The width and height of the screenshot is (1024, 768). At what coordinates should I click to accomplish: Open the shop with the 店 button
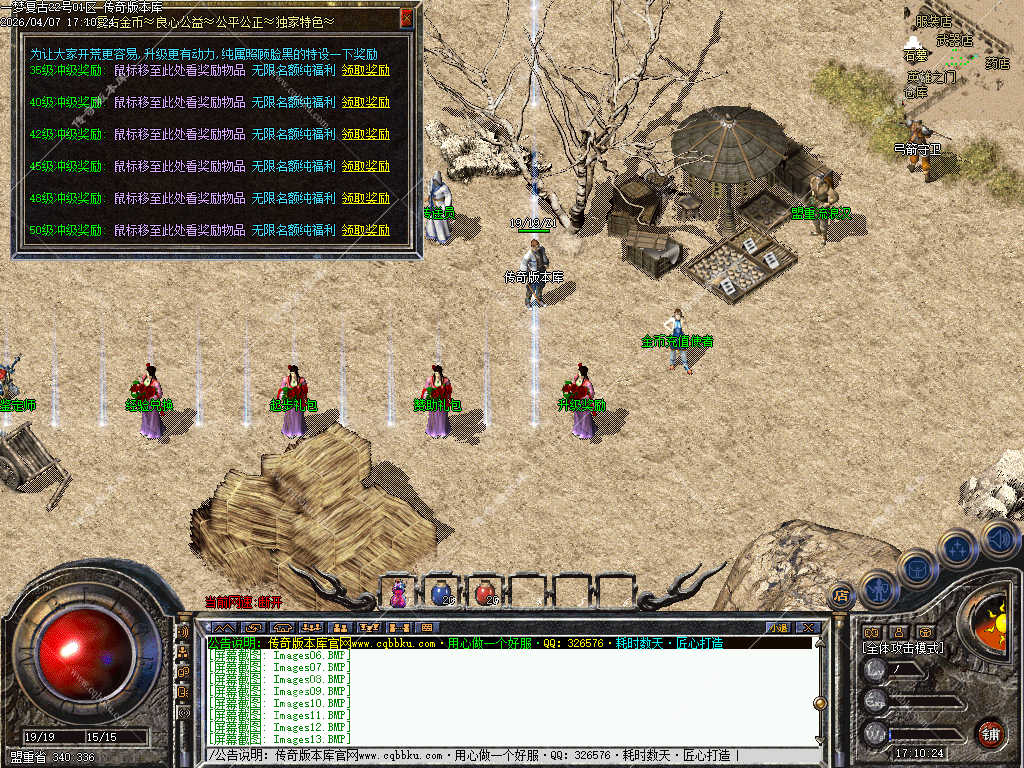click(x=841, y=595)
